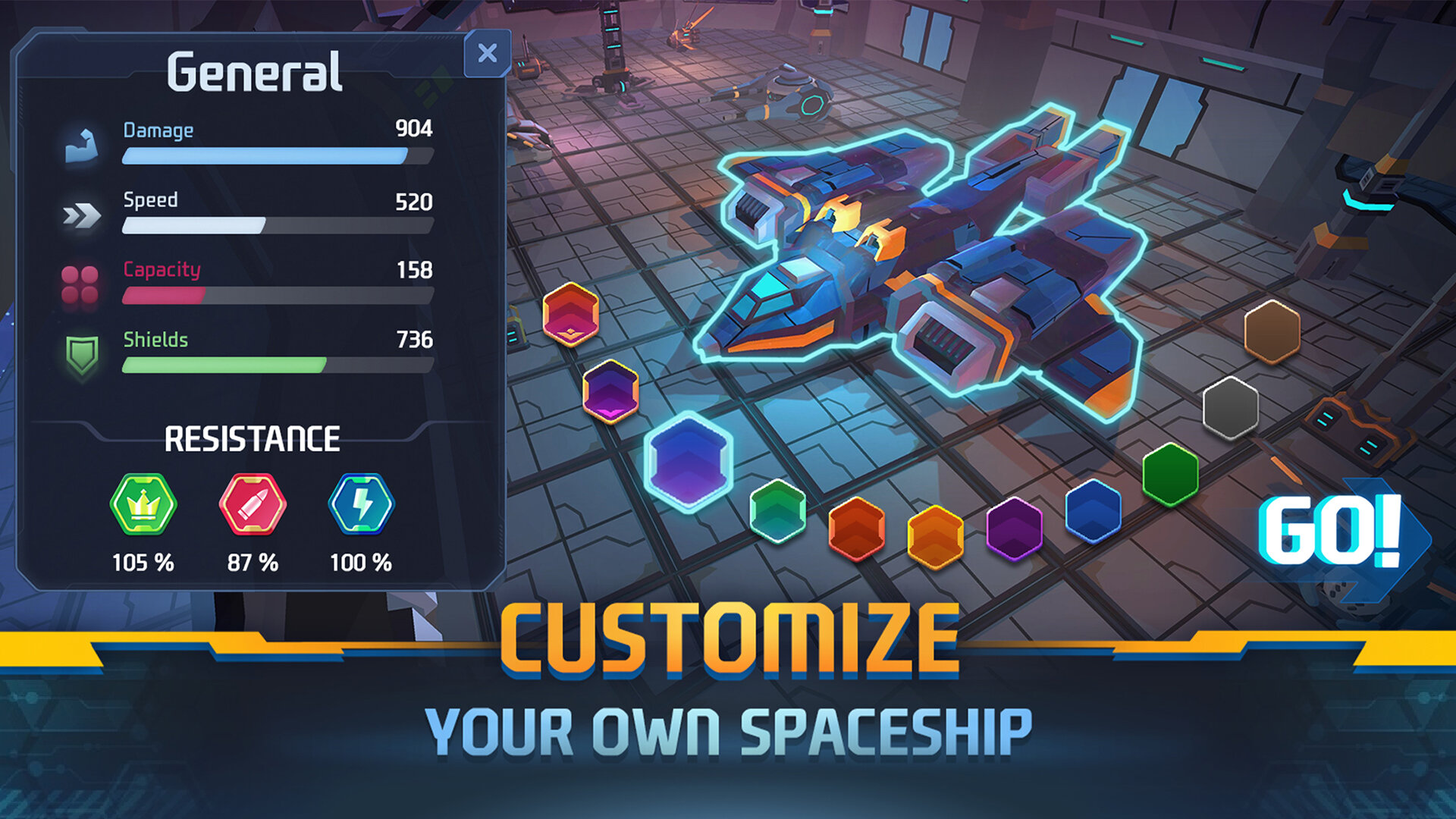Select the gold-rimmed red hexagon swatch
Image resolution: width=1456 pixels, height=819 pixels.
[570, 314]
